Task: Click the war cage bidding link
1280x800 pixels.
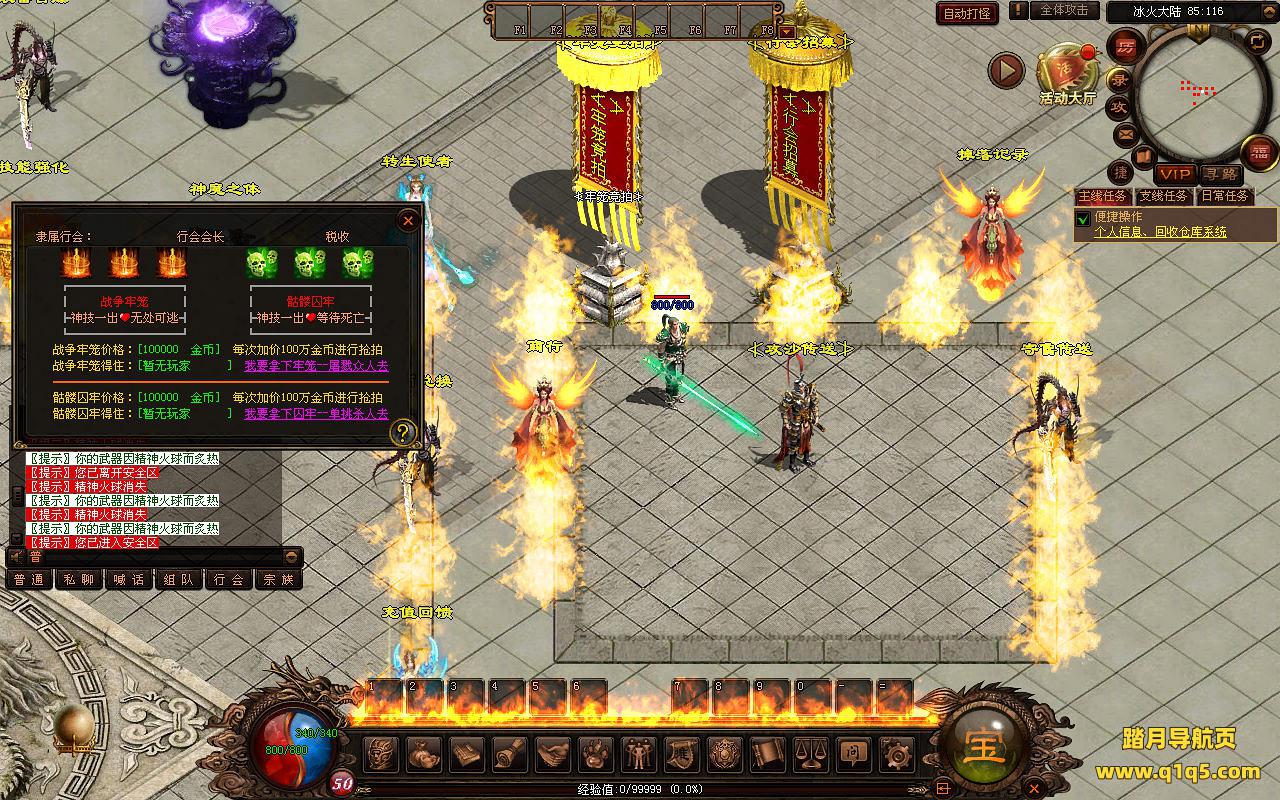Action: click(316, 366)
